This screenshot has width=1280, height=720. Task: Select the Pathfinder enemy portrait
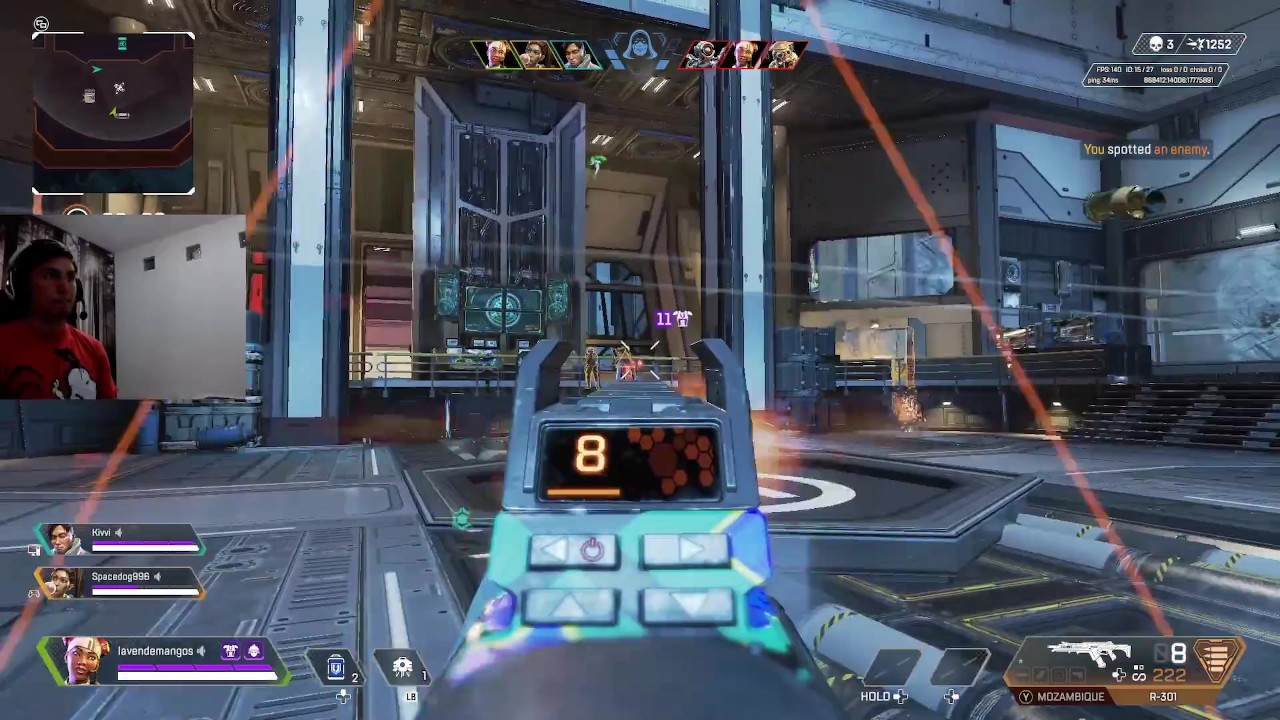point(704,54)
